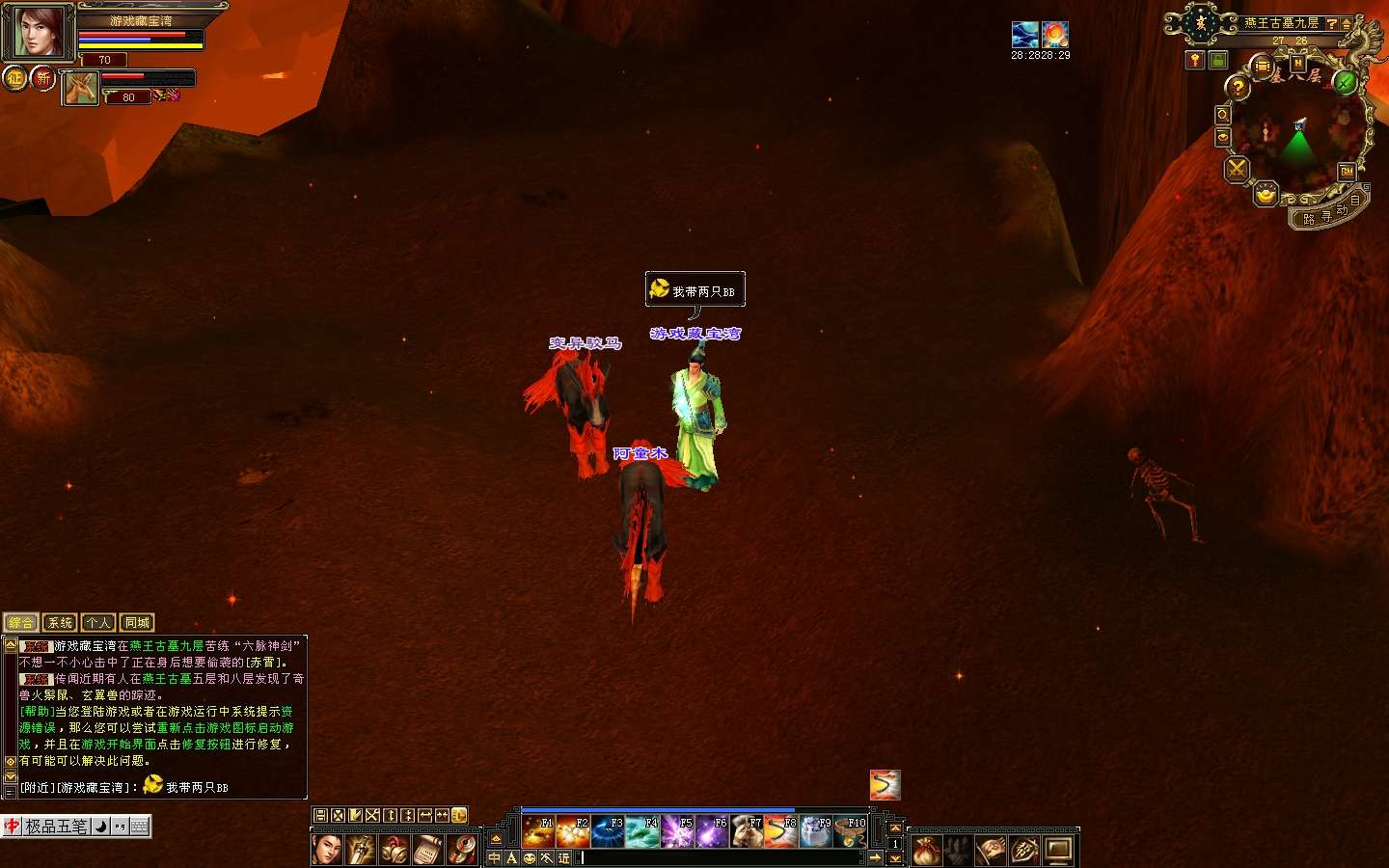Click the crossed swords button near minimap
This screenshot has height=868, width=1389.
click(x=1236, y=170)
